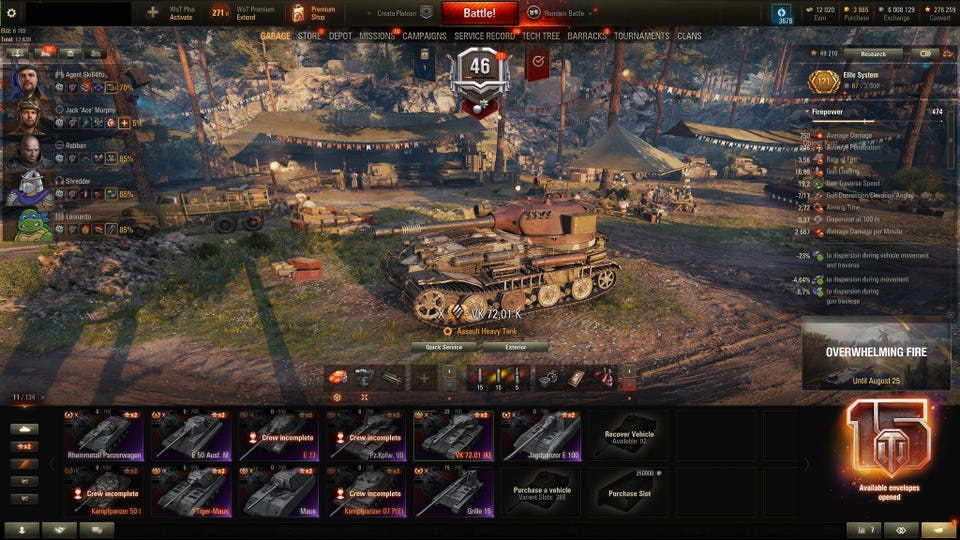The image size is (960, 540).
Task: Switch to the Store tab
Action: [309, 36]
